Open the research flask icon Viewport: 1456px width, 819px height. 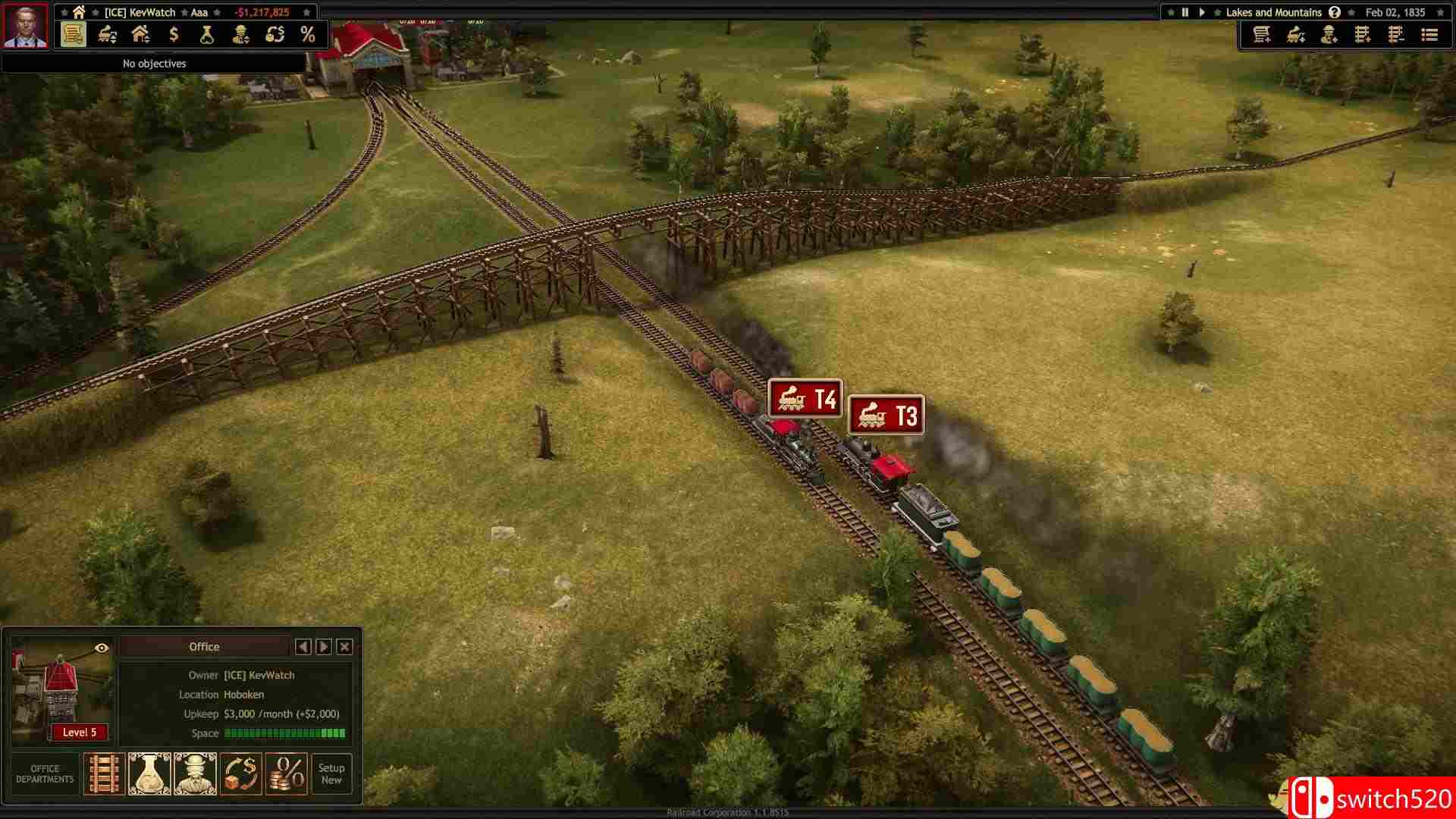pyautogui.click(x=206, y=34)
